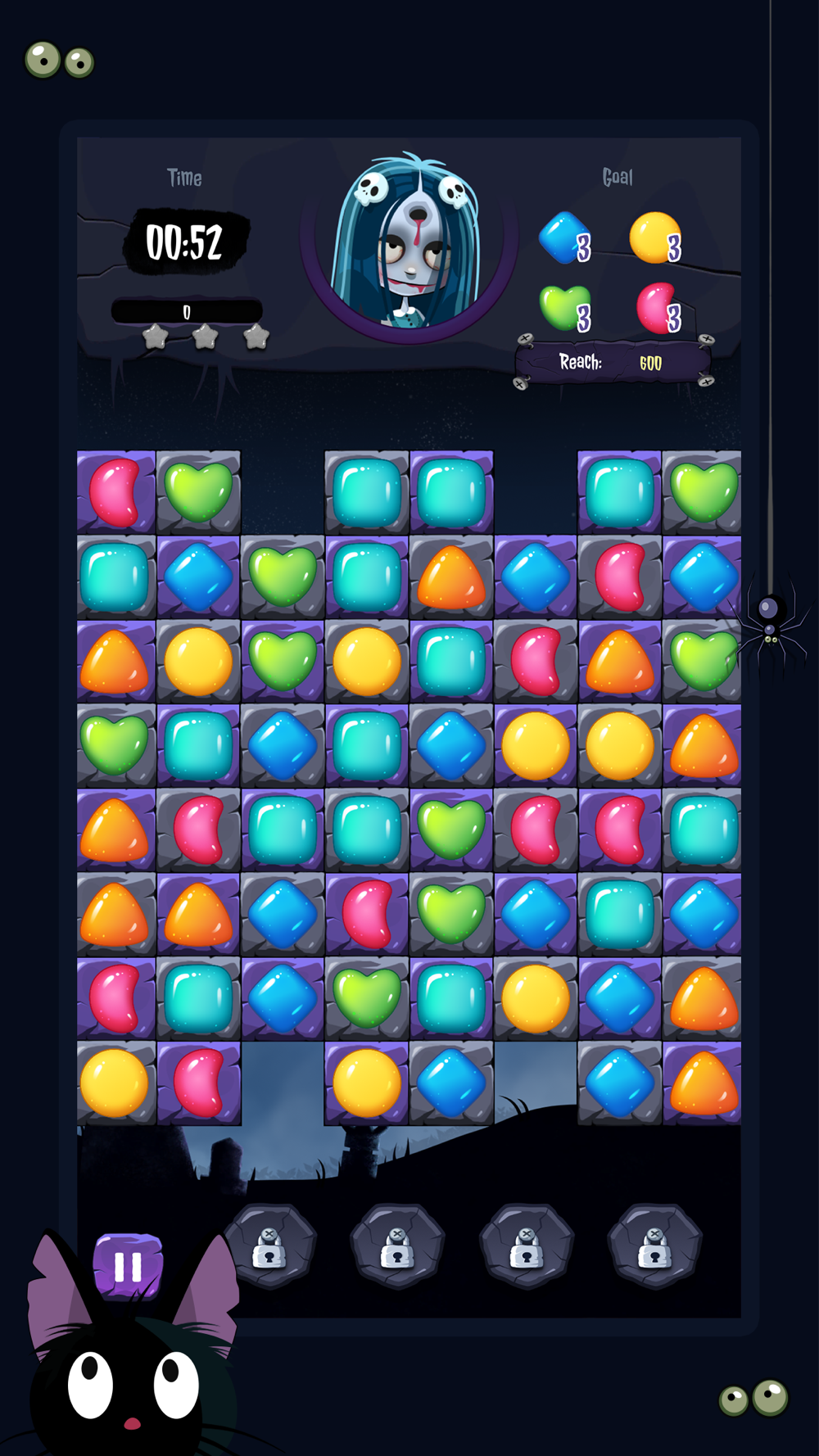Image resolution: width=819 pixels, height=1456 pixels.
Task: Choose the green heart in the seventh row
Action: tap(367, 999)
